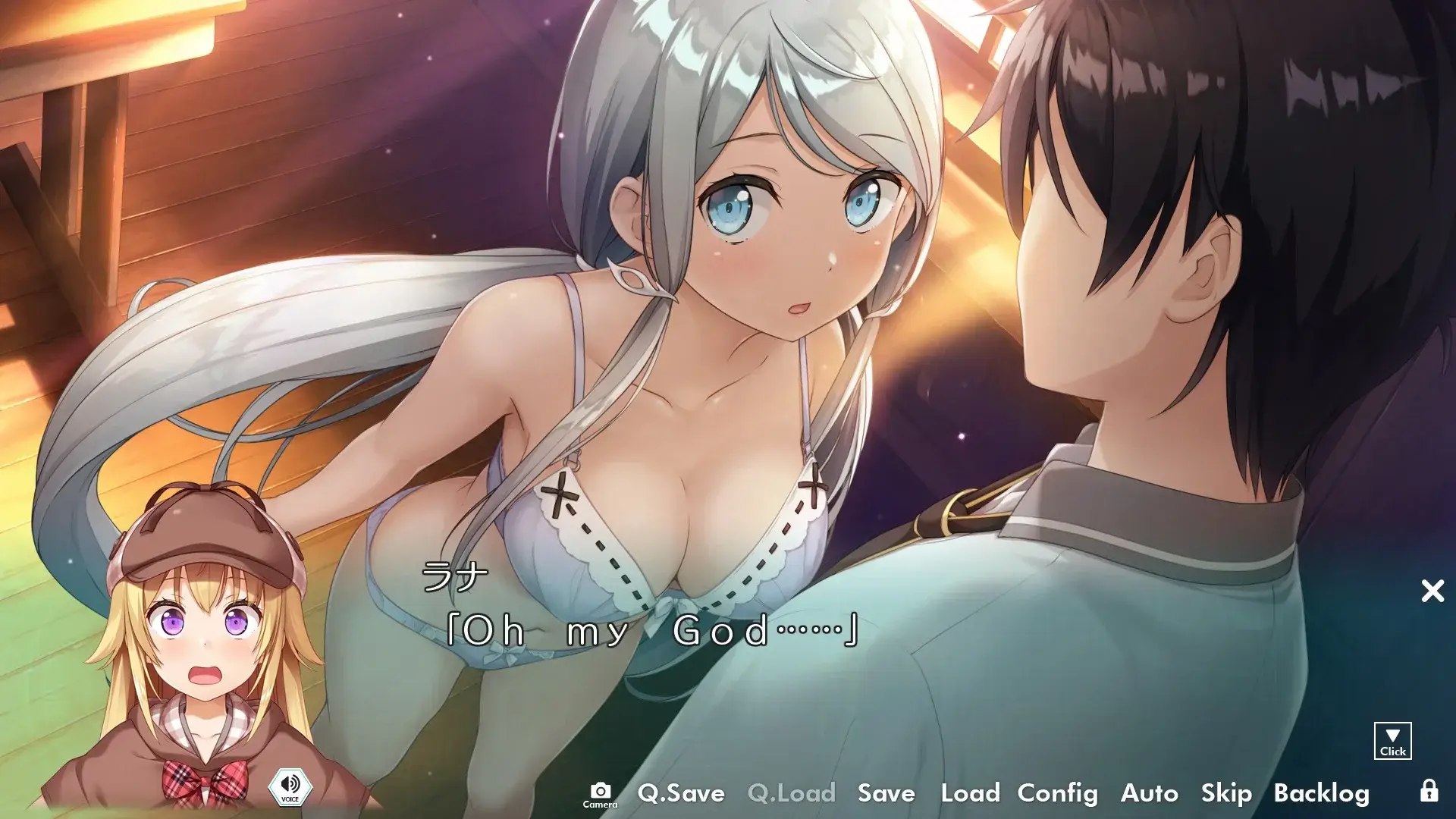This screenshot has height=819, width=1456.
Task: Open the Config settings
Action: tap(1057, 793)
